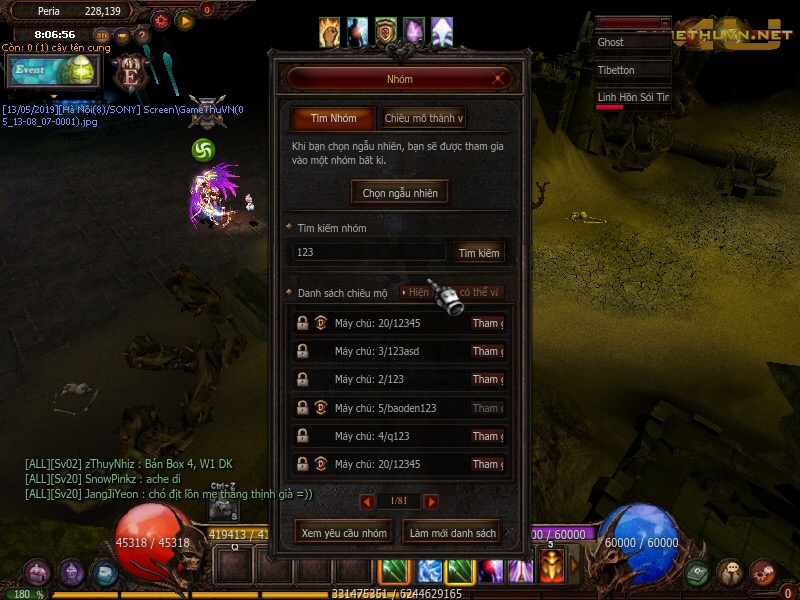Join the 4/q123 group
Image resolution: width=800 pixels, height=600 pixels.
(x=487, y=436)
